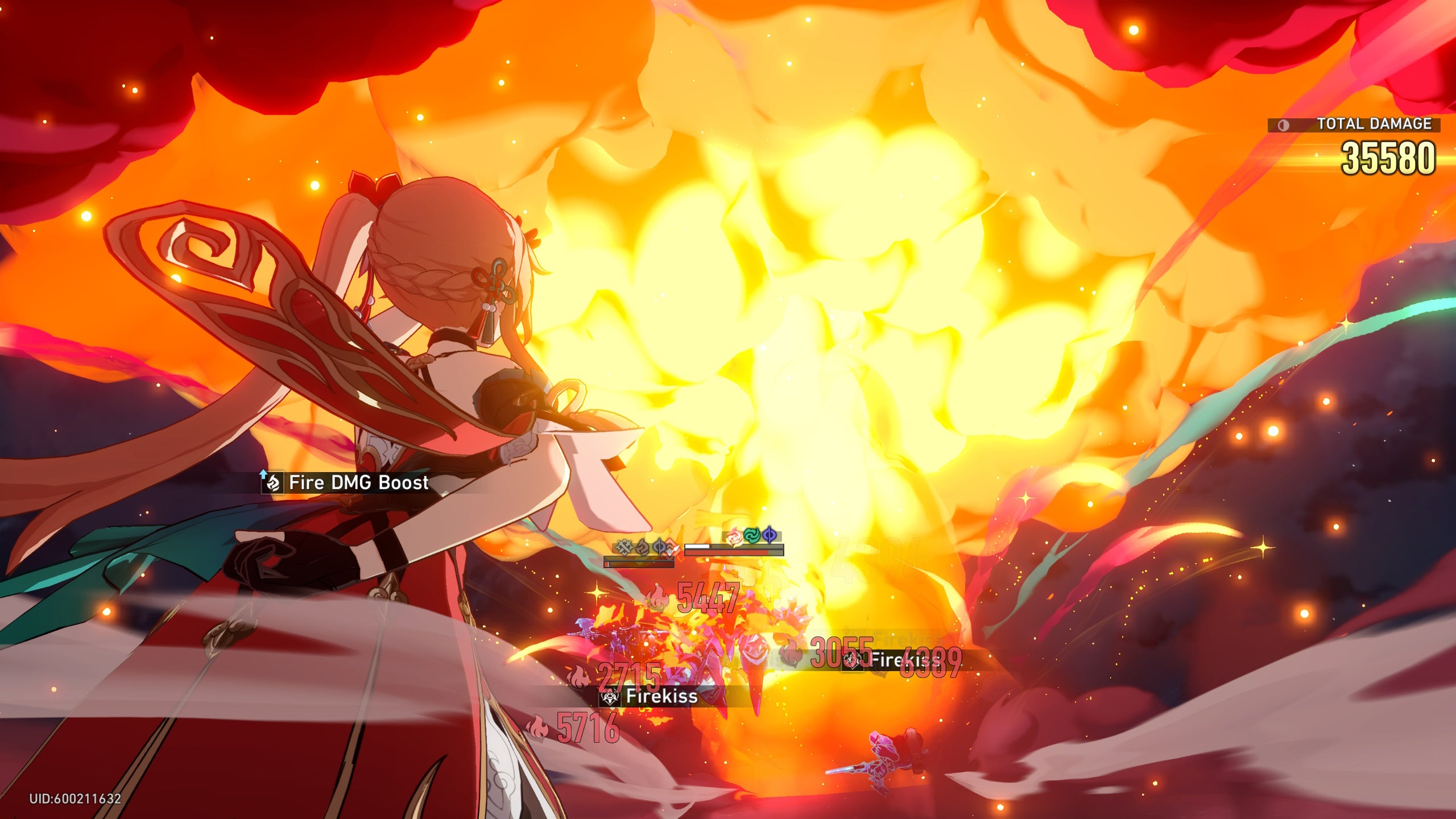Click the red enemy health bar
The image size is (1456, 819).
pos(734,554)
